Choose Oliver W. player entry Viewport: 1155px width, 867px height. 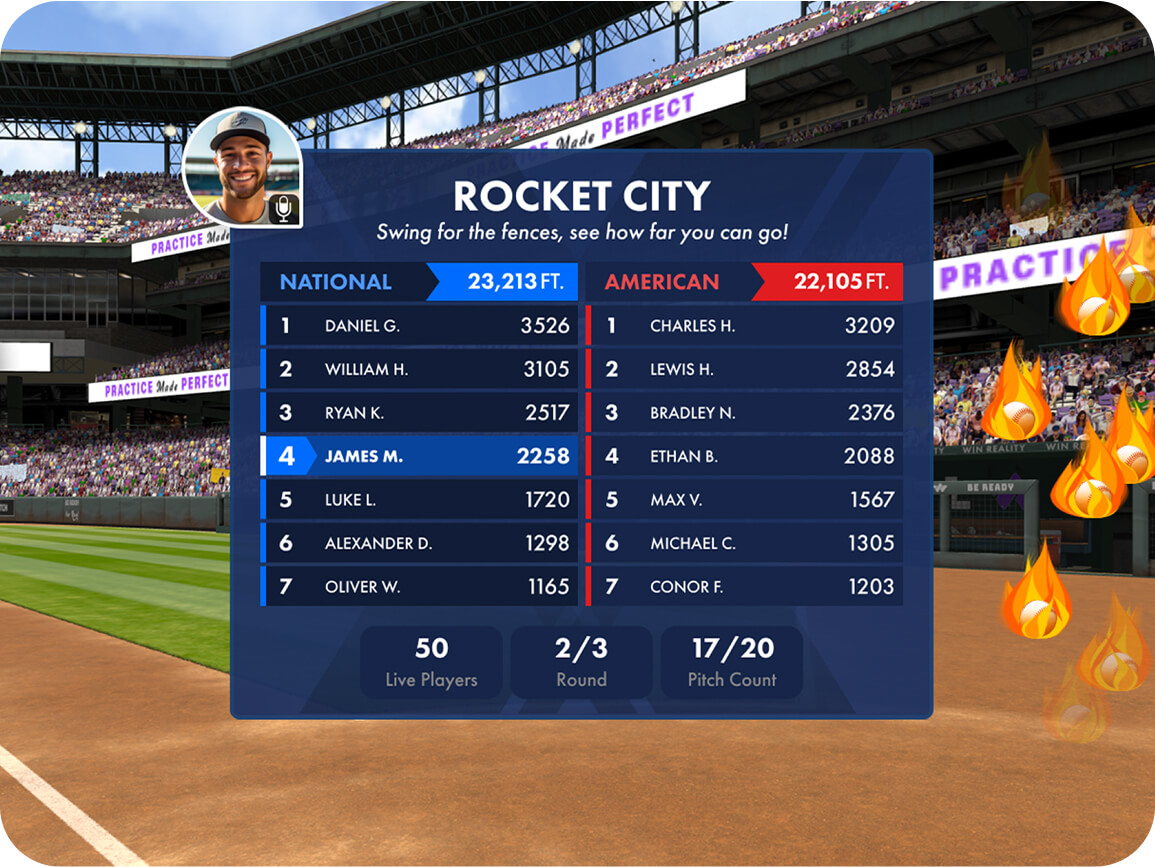click(x=419, y=587)
